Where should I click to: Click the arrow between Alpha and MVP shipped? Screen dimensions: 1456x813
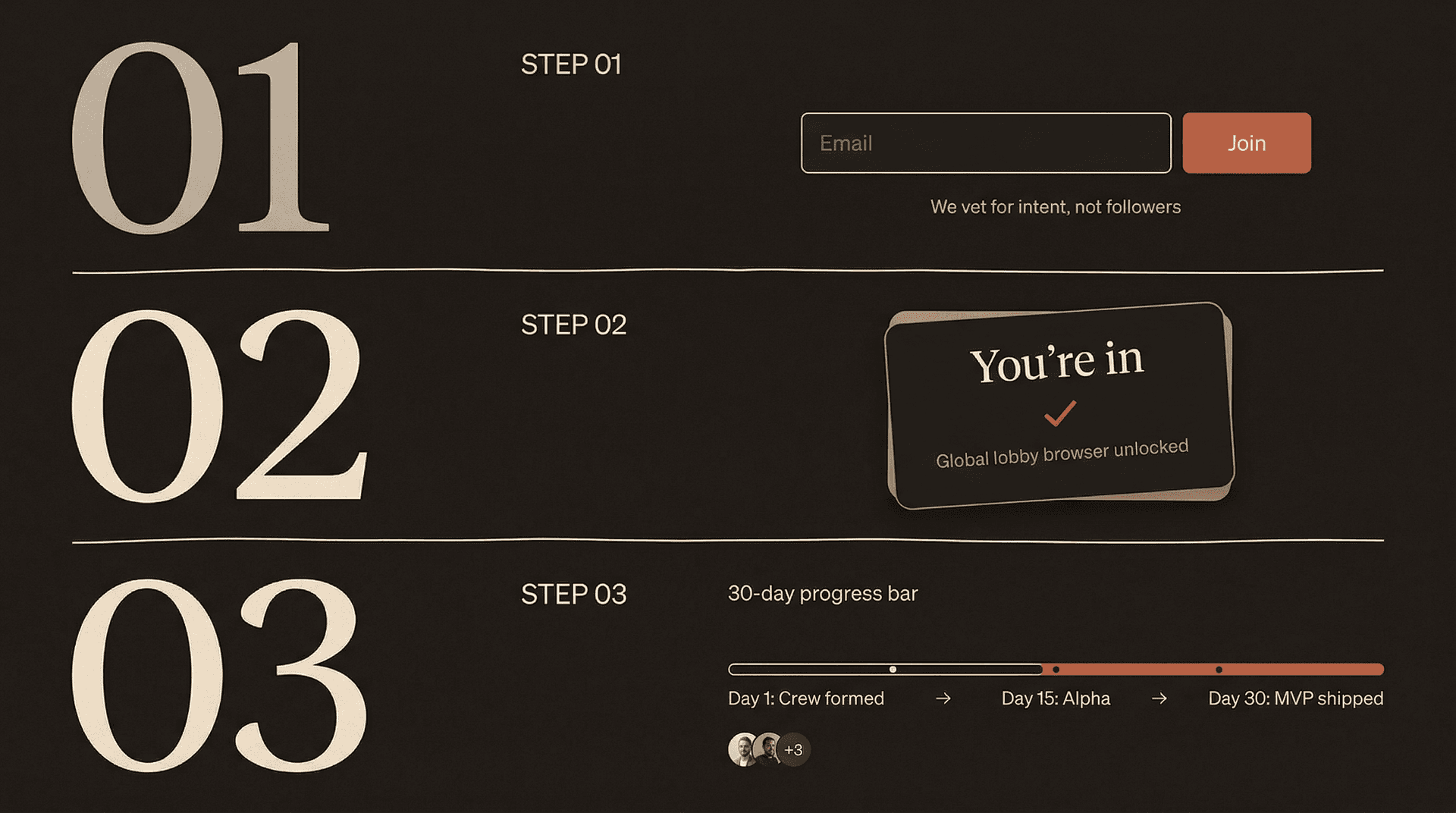(1159, 698)
